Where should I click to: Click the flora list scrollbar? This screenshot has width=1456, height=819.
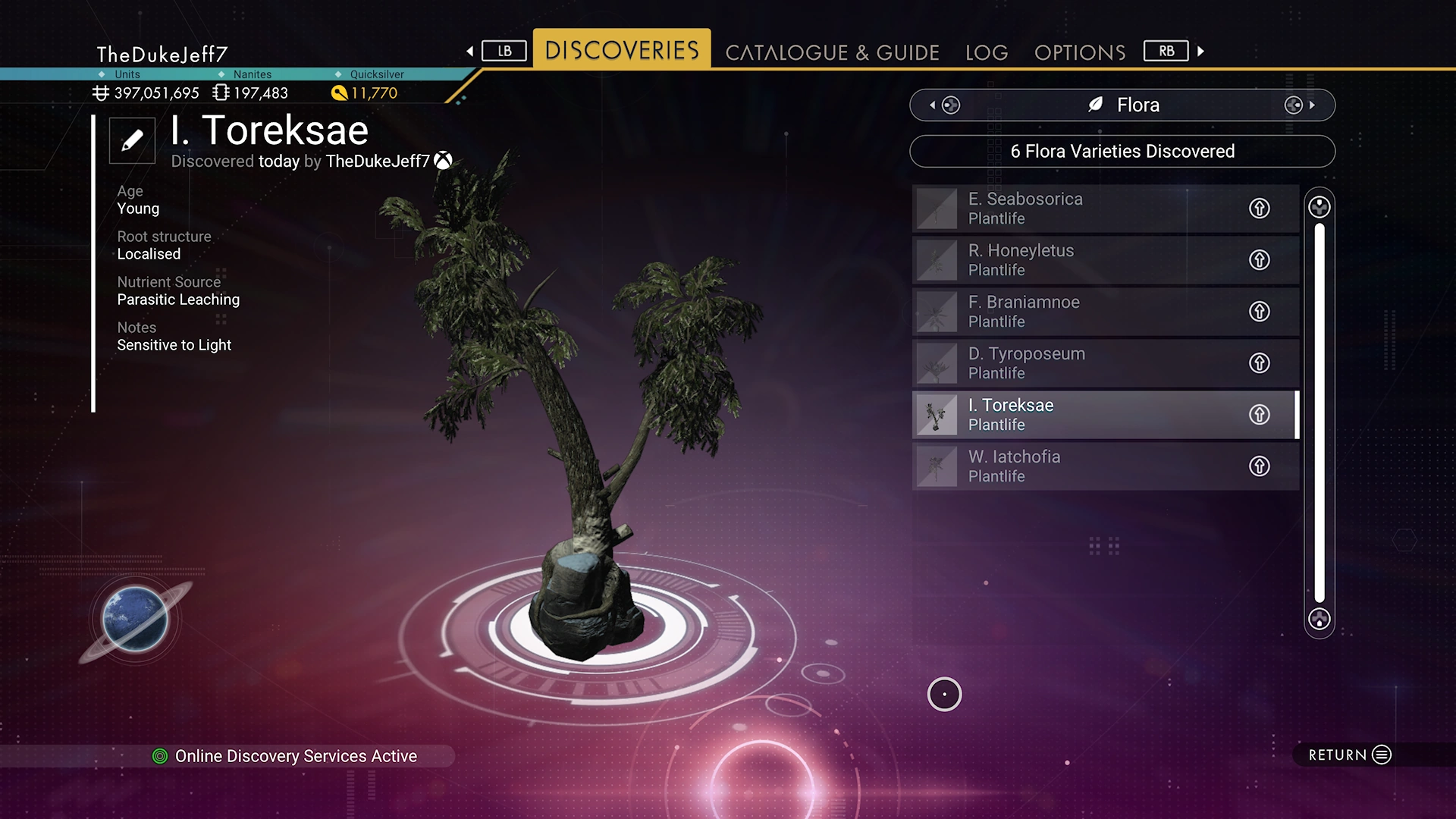(1319, 413)
